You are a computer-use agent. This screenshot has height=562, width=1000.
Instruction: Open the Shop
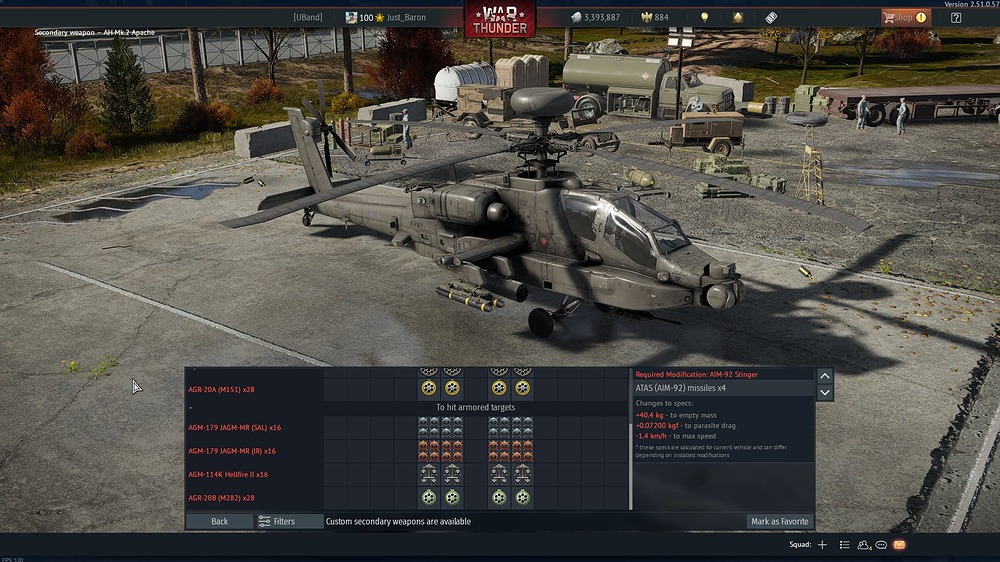(x=905, y=17)
